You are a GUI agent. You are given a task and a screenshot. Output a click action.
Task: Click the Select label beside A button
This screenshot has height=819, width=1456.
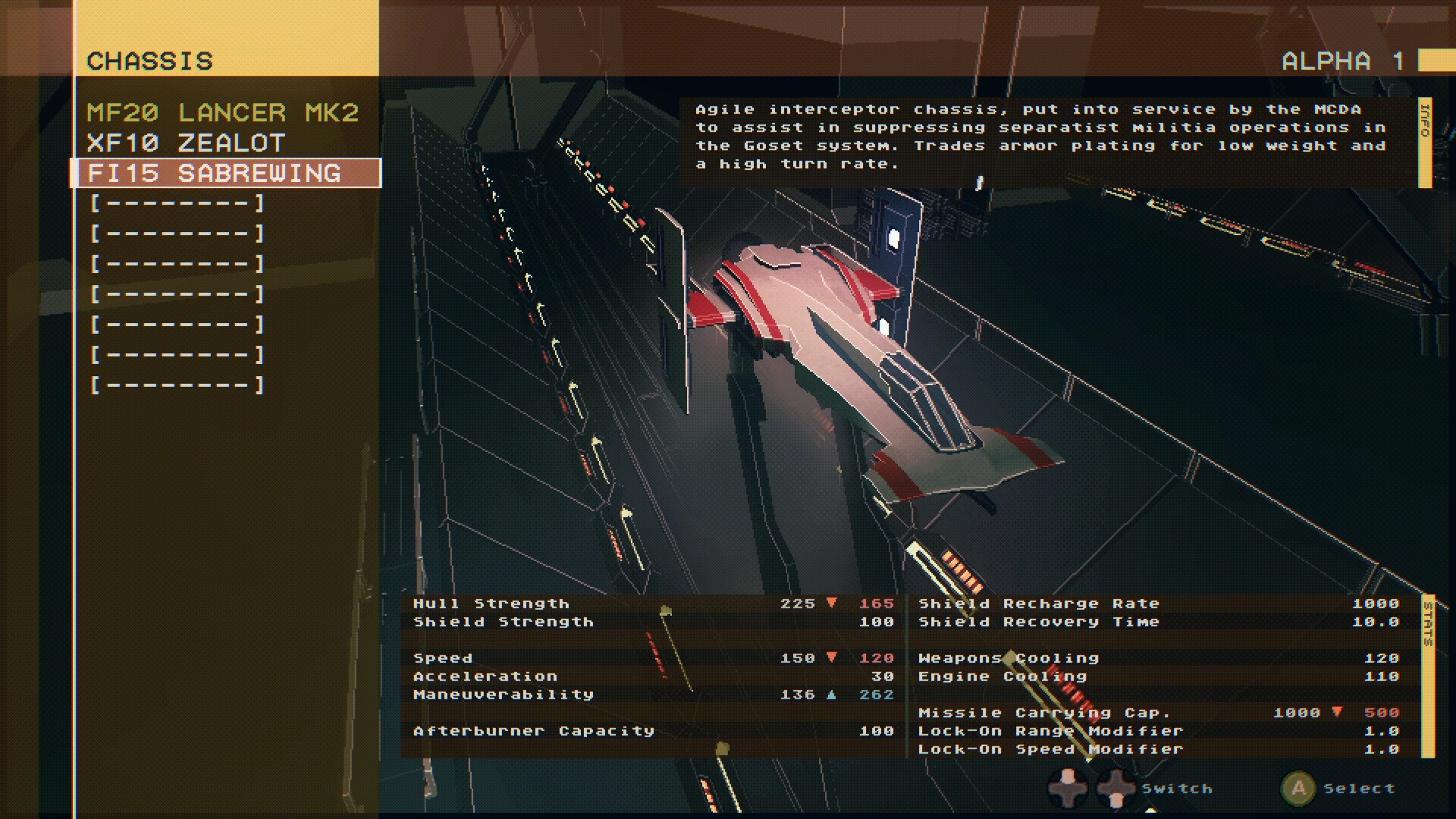1360,789
